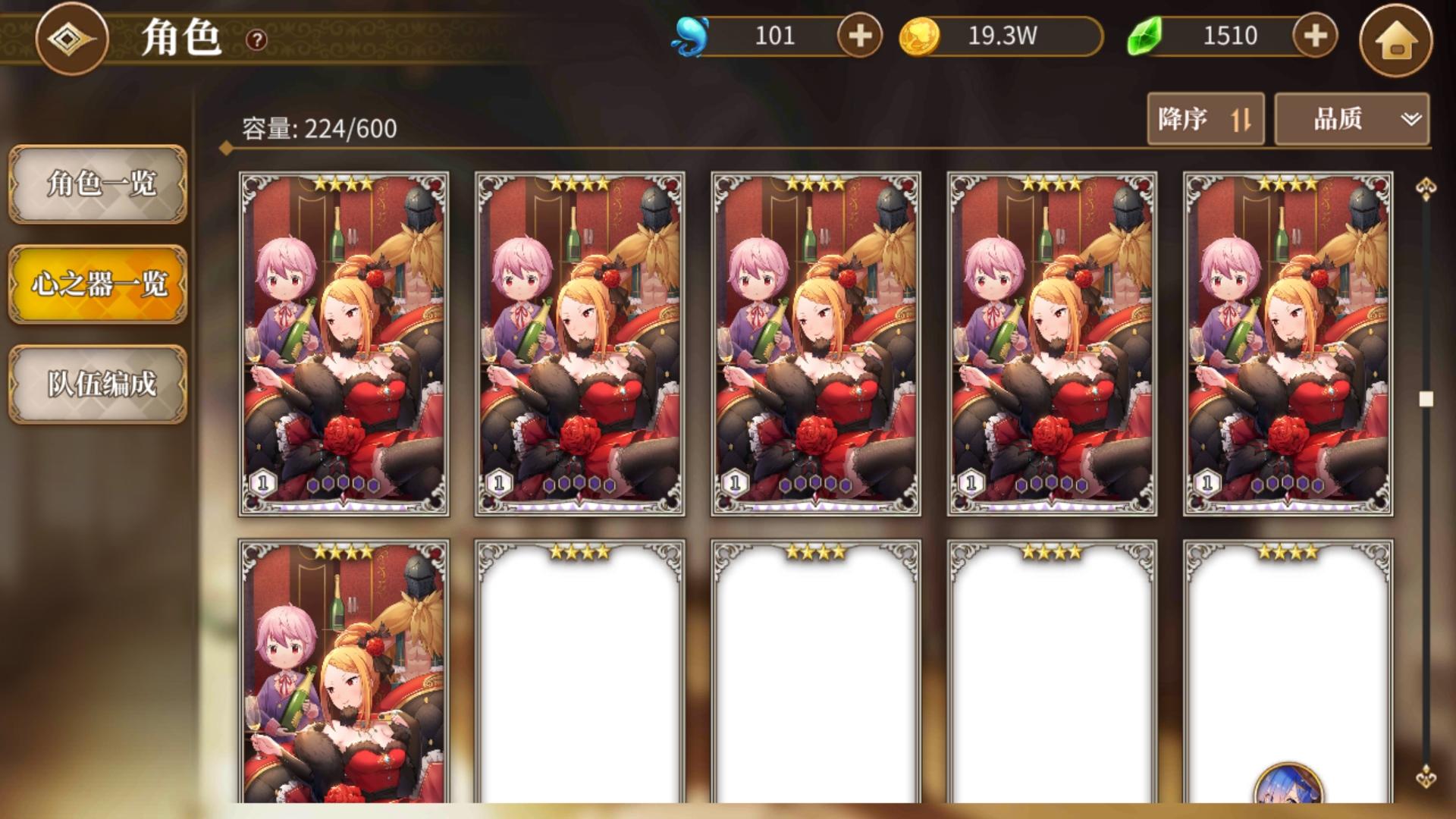Switch to the 角色一览 tab
This screenshot has width=1456, height=819.
(x=97, y=184)
